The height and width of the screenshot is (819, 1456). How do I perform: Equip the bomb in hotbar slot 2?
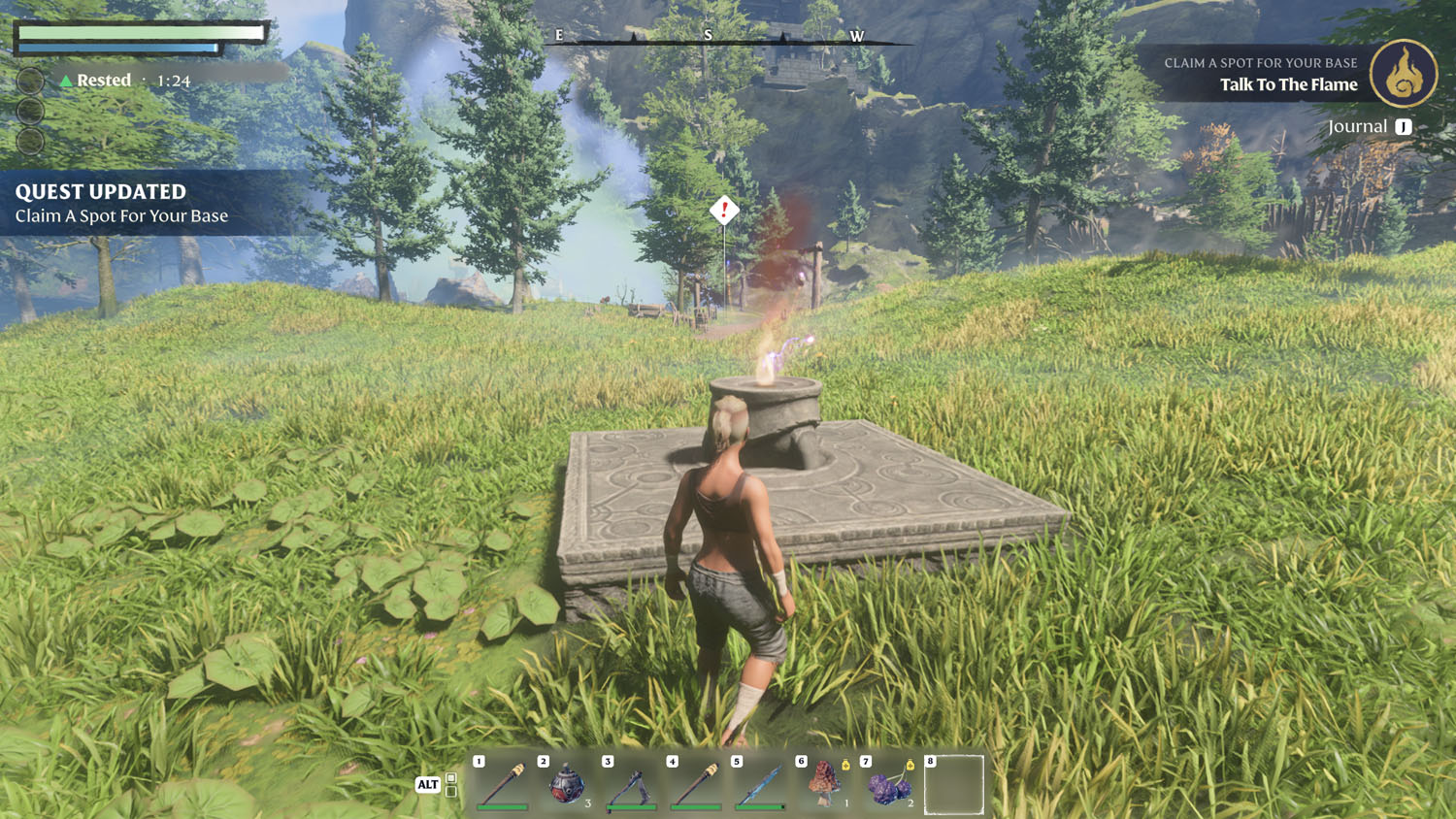point(567,783)
